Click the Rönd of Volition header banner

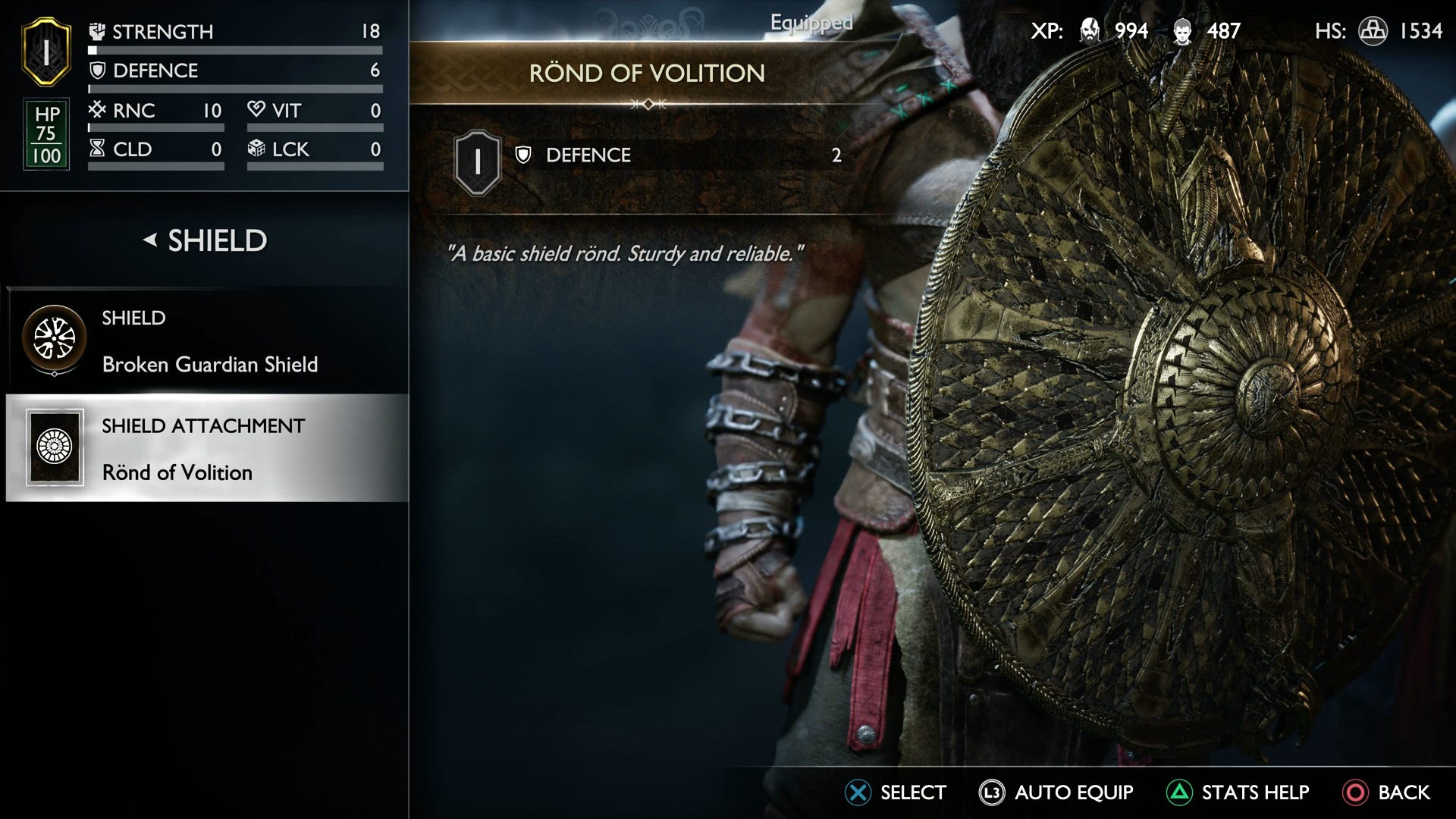click(648, 71)
